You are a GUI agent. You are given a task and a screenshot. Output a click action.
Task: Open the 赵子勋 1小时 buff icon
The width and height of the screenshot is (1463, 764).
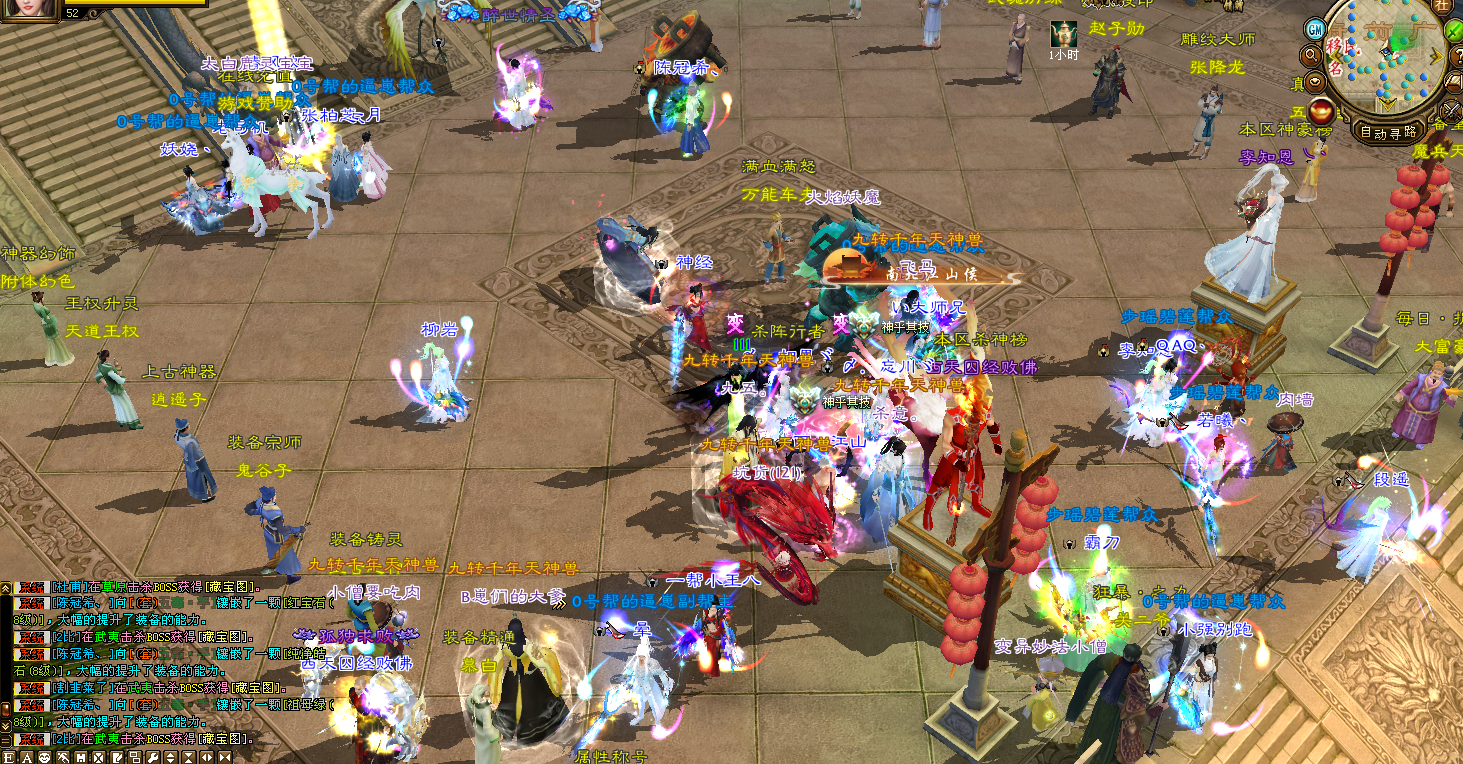click(x=1063, y=33)
